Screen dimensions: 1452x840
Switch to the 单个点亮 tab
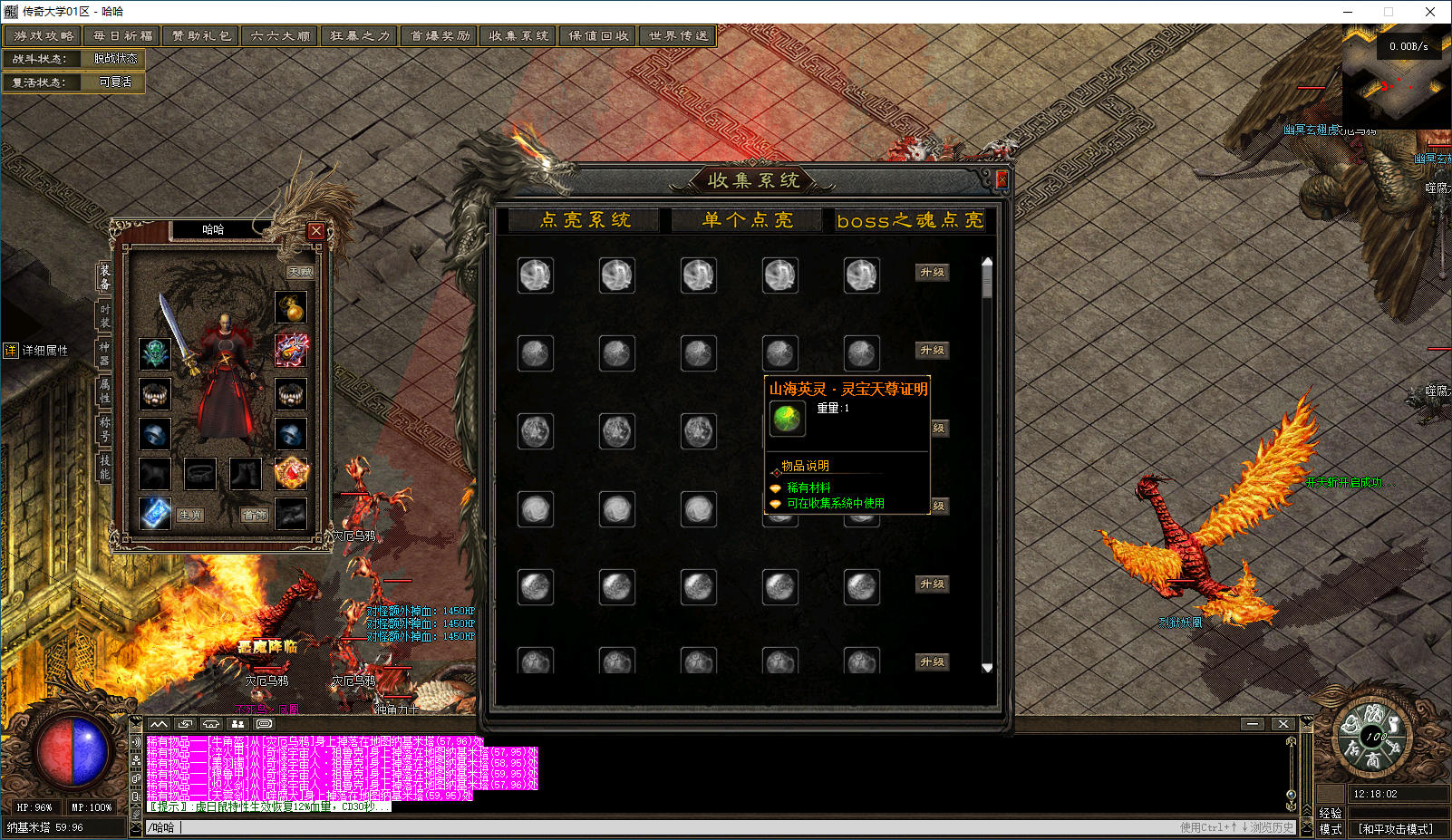(x=747, y=220)
